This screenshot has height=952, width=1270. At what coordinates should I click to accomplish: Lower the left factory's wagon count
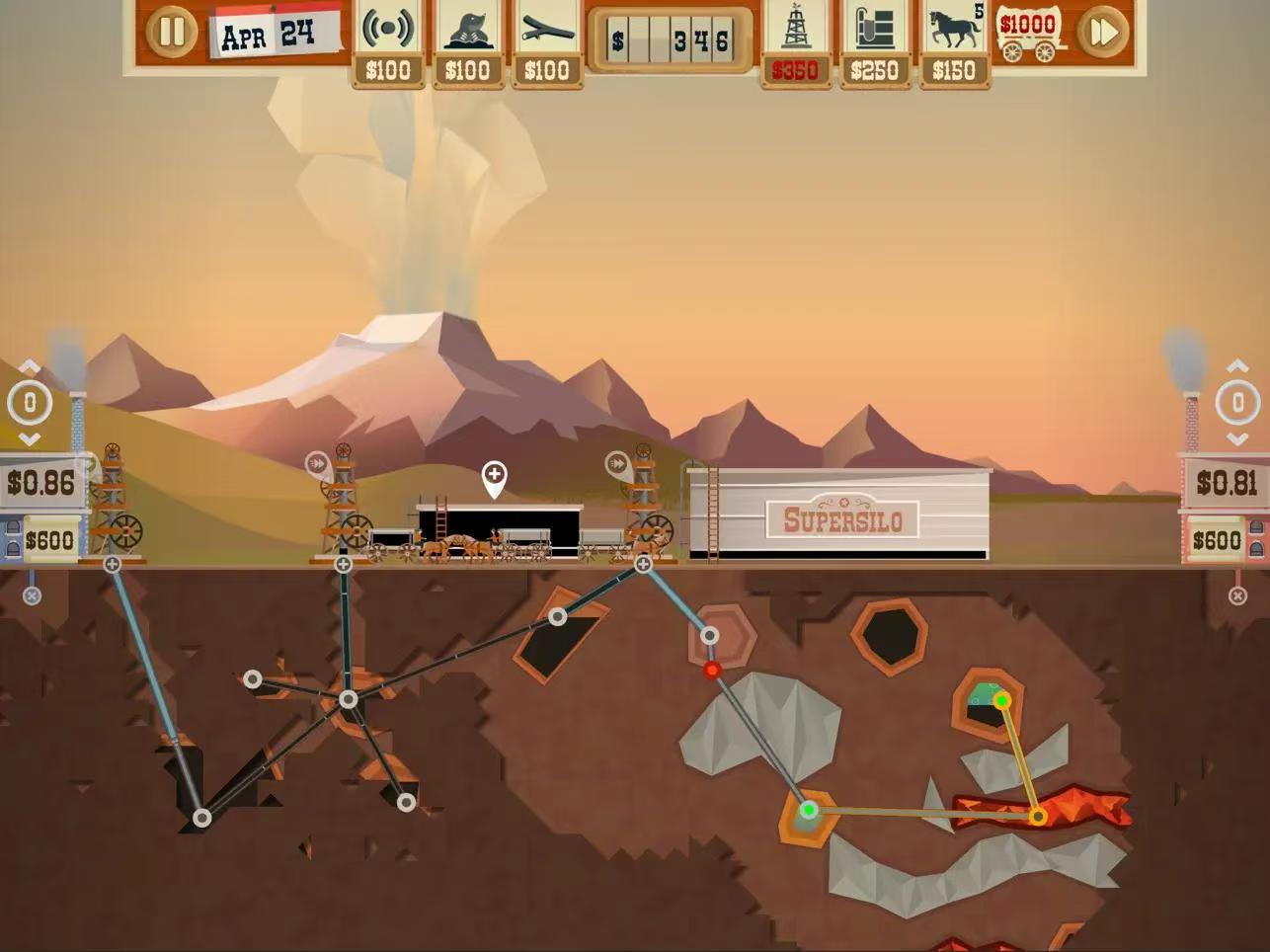tap(30, 438)
